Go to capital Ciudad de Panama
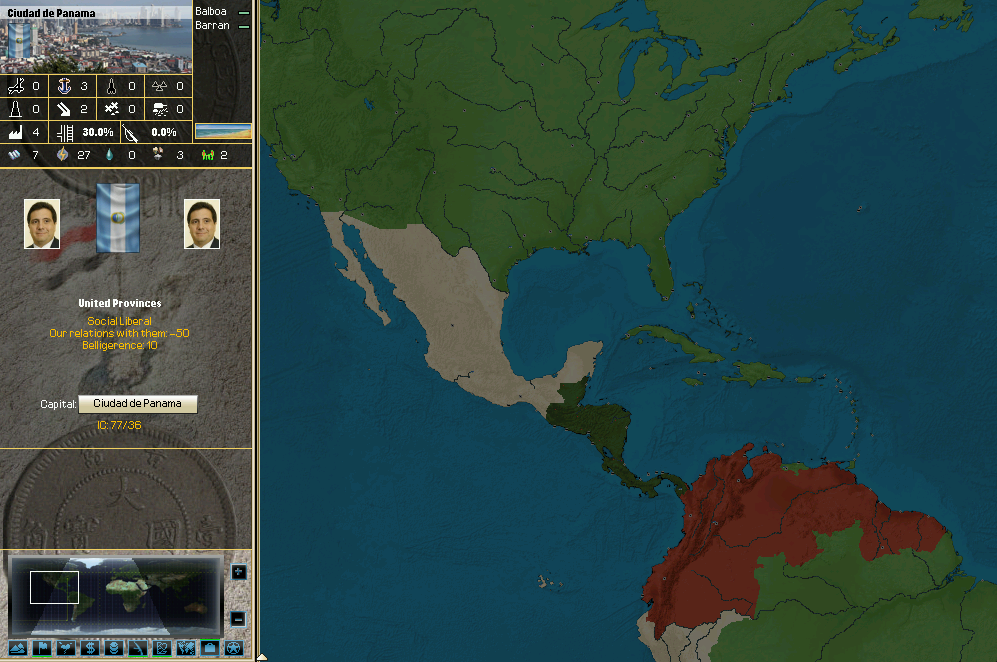Screen dimensions: 997x662 138,404
